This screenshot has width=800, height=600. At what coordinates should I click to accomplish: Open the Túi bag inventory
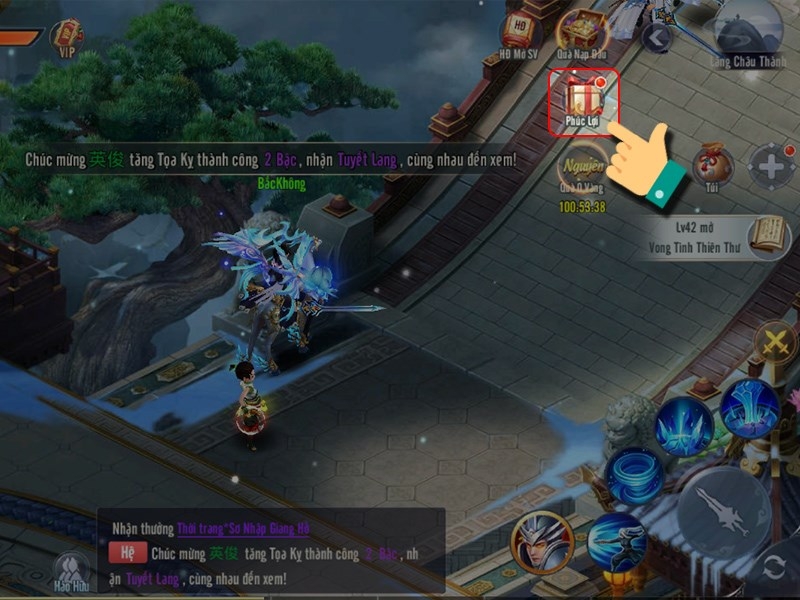click(712, 165)
